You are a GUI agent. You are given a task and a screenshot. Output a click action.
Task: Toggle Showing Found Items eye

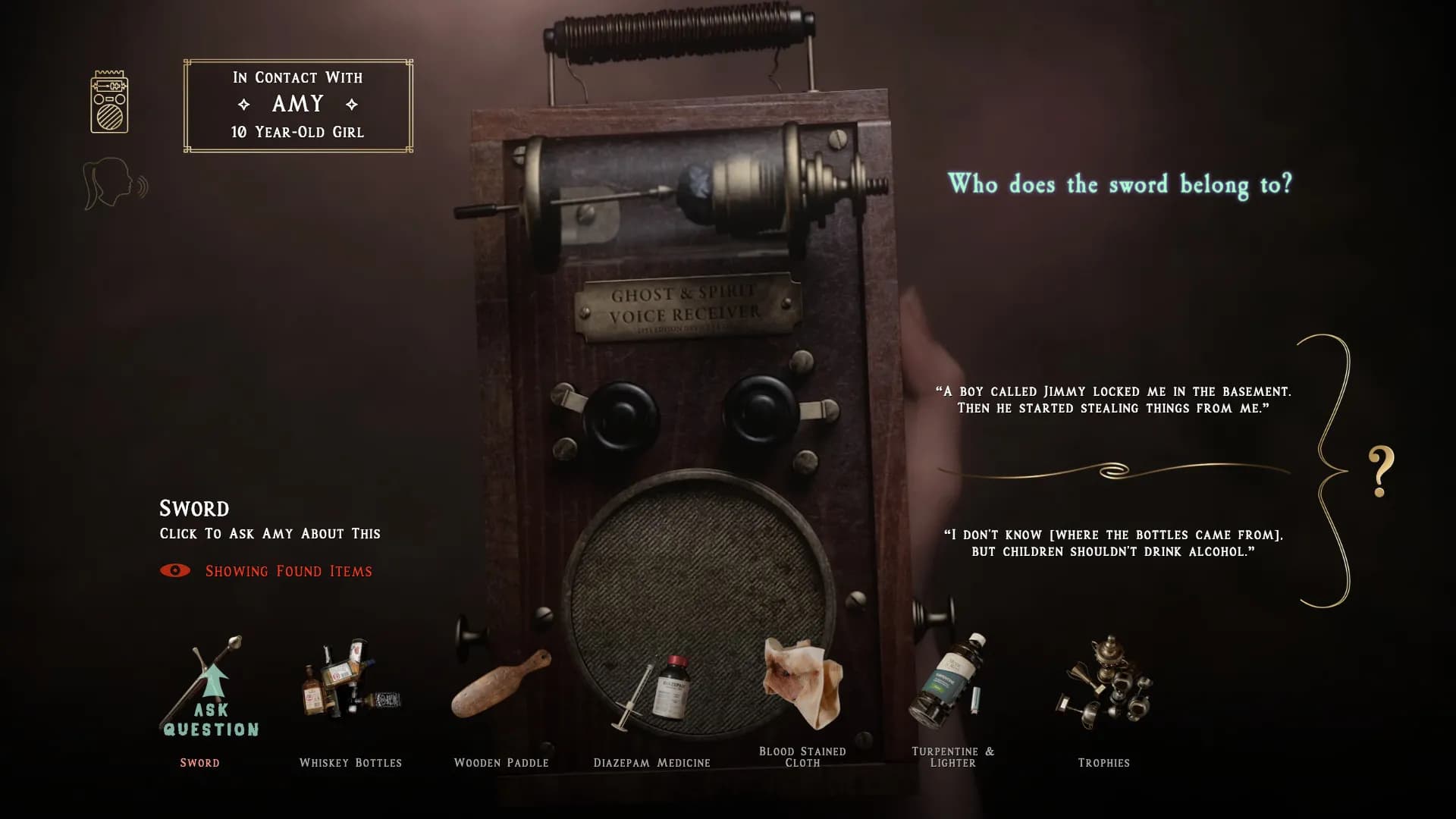(175, 571)
